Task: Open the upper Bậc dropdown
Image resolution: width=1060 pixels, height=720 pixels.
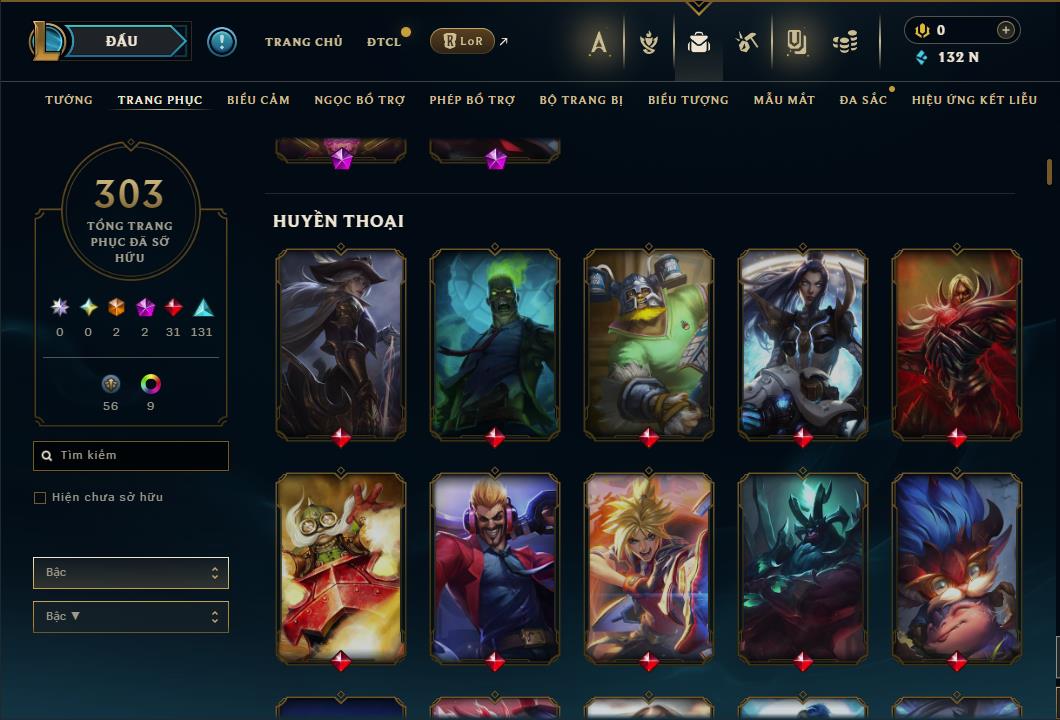Action: (131, 573)
